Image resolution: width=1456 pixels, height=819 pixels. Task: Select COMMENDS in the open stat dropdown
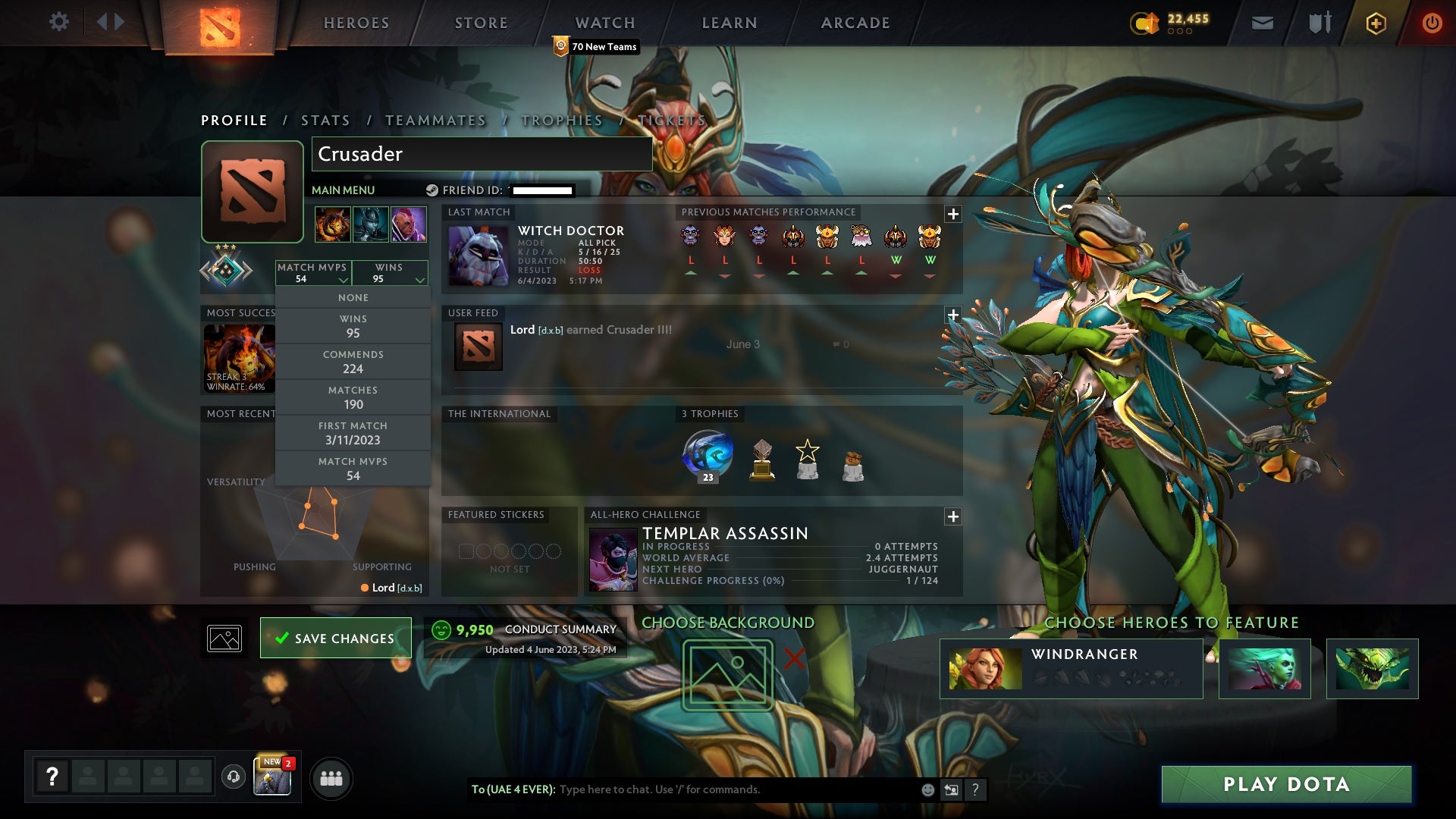click(353, 361)
